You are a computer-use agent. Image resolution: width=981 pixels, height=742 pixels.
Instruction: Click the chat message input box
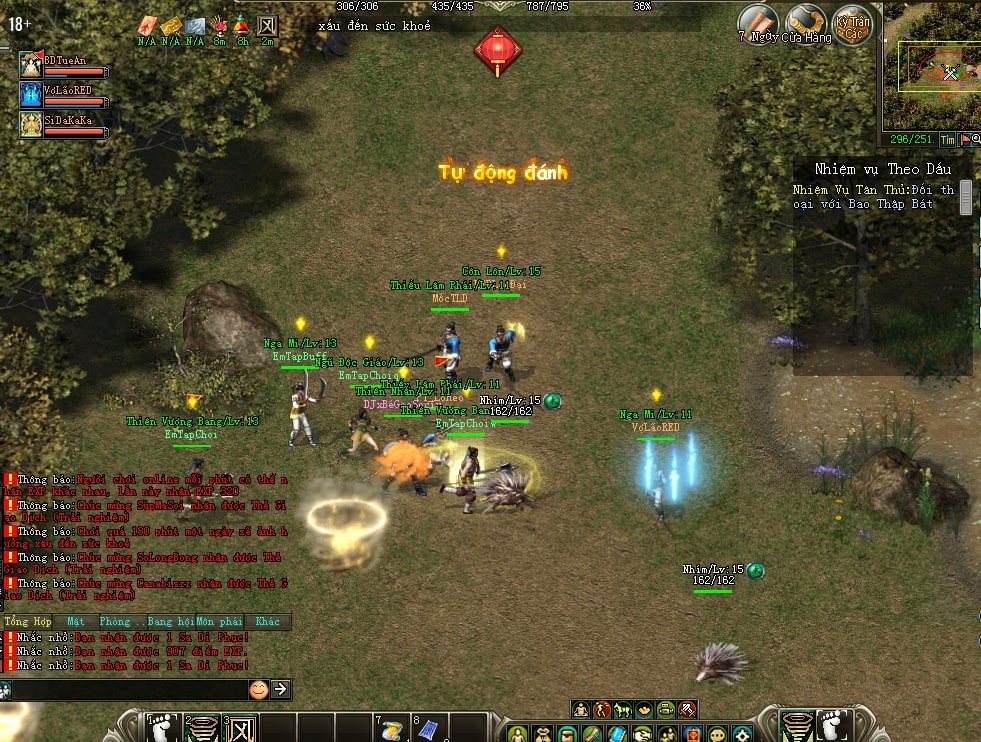128,689
